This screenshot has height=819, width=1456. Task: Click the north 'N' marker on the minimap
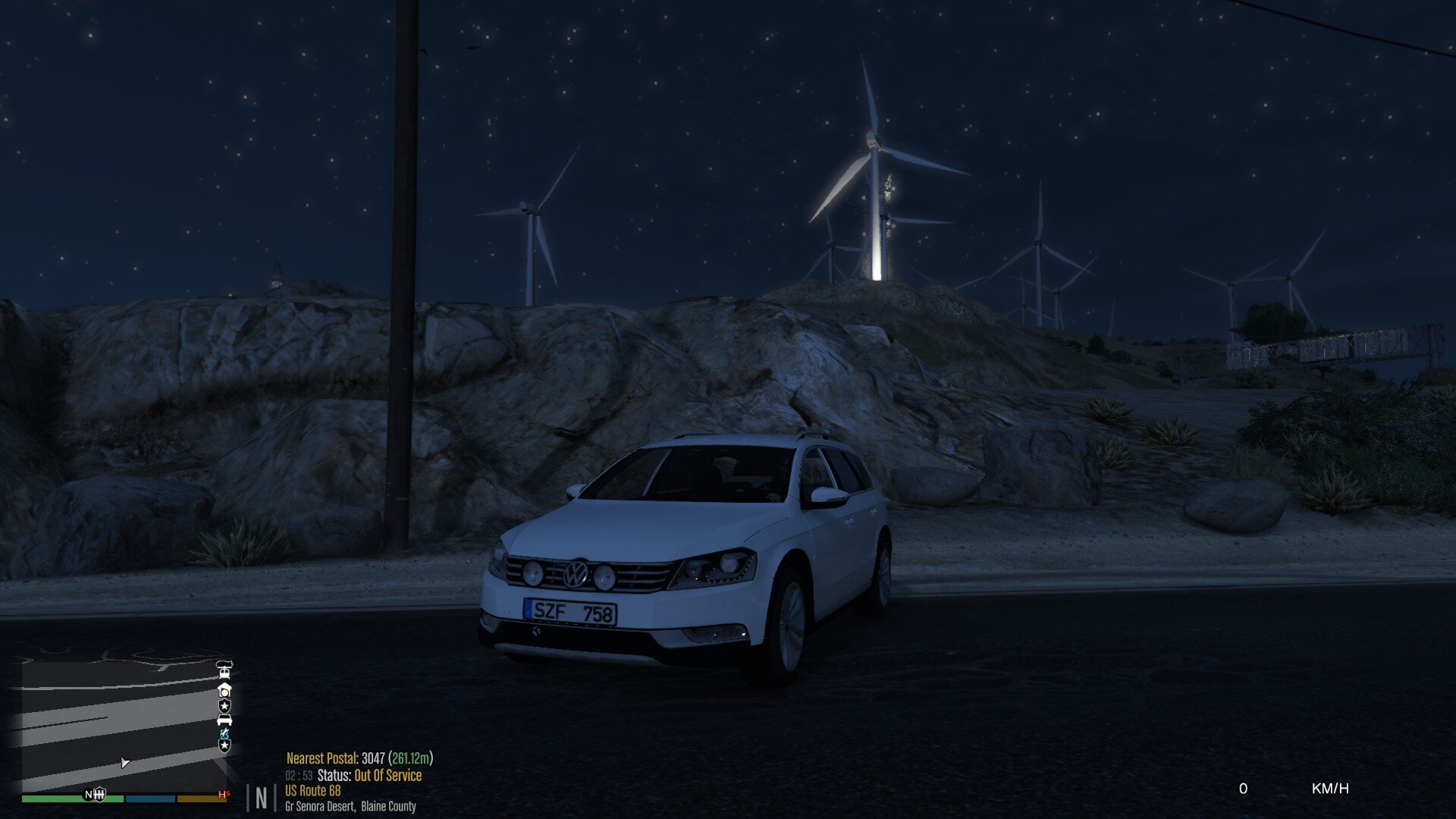tap(89, 795)
